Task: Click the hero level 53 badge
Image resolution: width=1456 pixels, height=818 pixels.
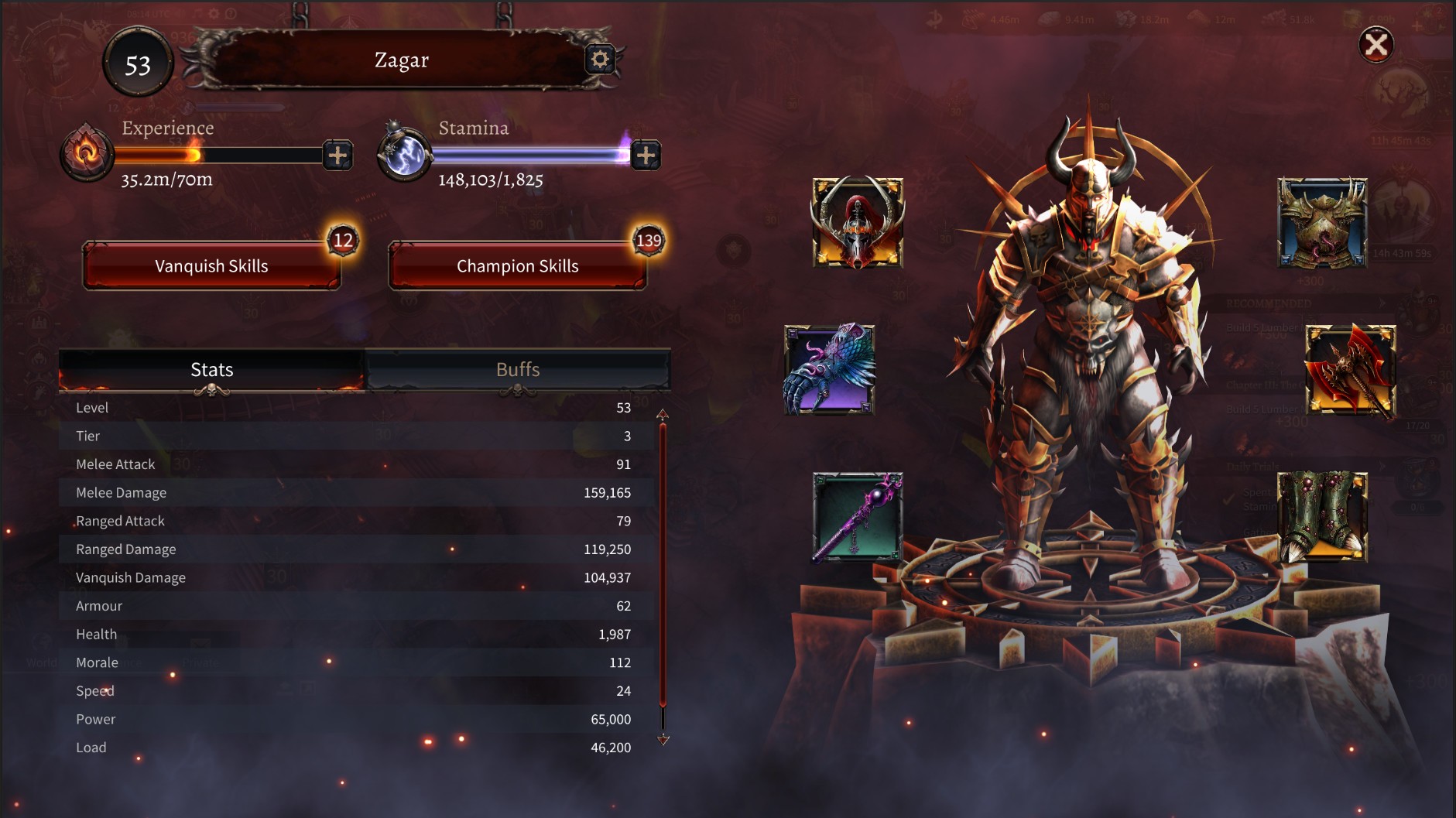Action: pyautogui.click(x=140, y=63)
